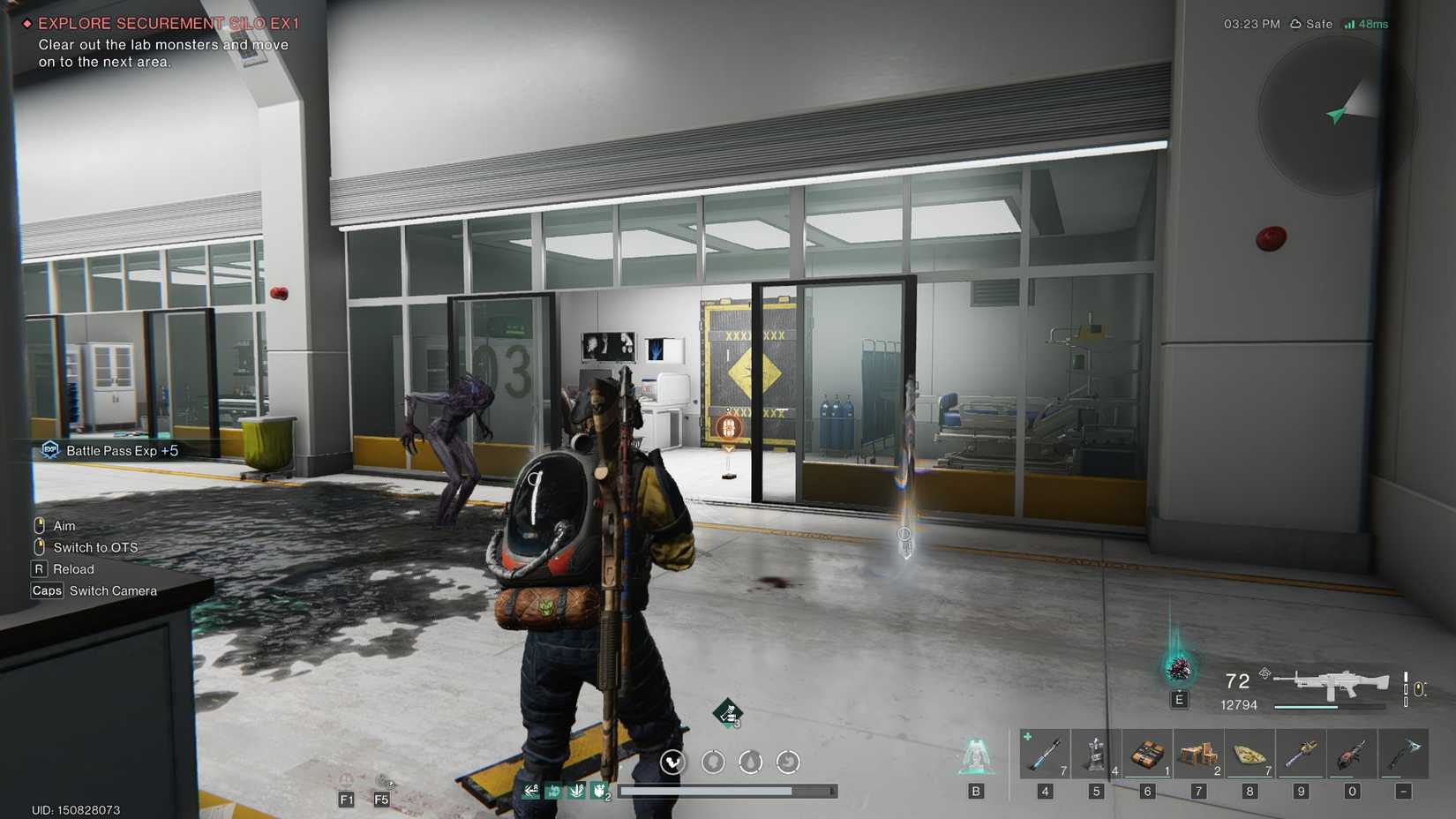1456x819 pixels.
Task: Toggle the sanity status circle with the head icon
Action: click(713, 763)
